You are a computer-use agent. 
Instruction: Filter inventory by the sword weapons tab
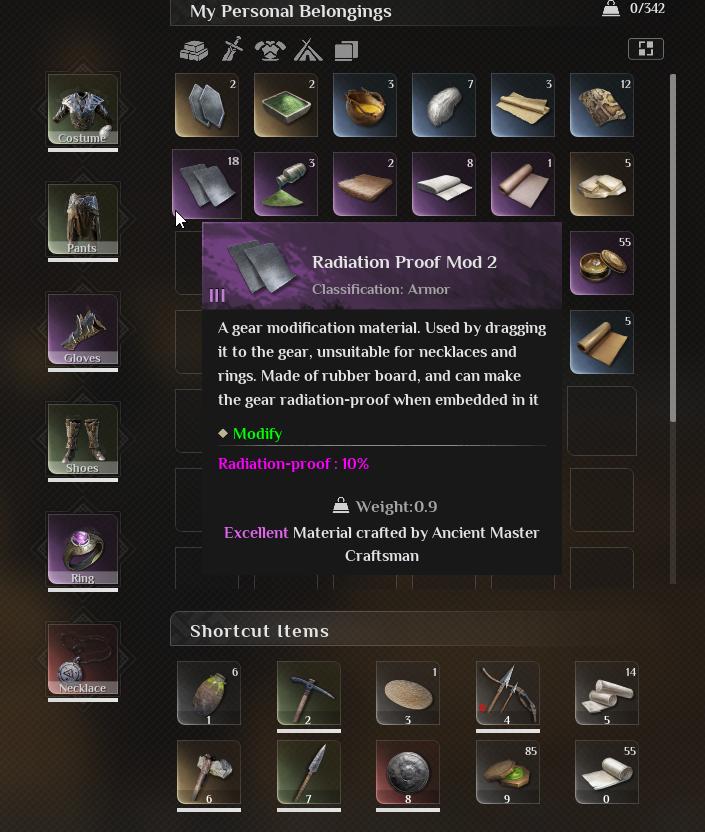click(232, 50)
